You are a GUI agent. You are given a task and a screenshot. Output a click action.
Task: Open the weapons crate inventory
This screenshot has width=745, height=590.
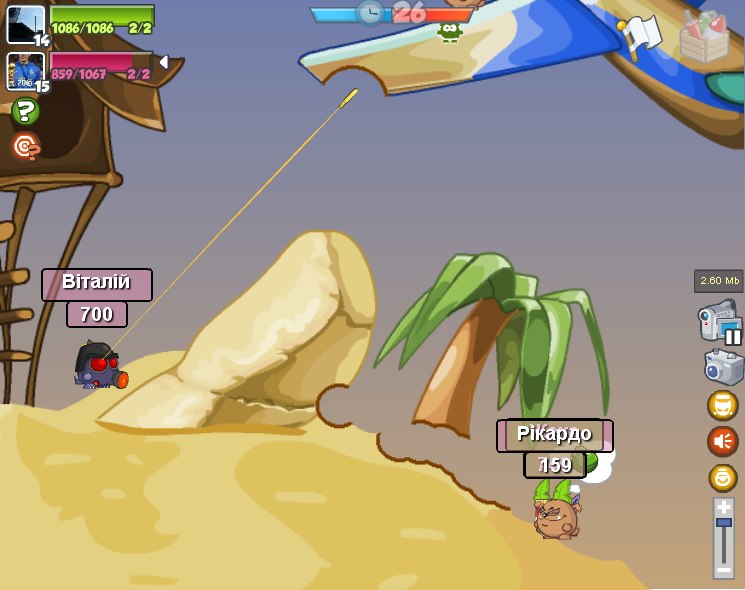704,38
